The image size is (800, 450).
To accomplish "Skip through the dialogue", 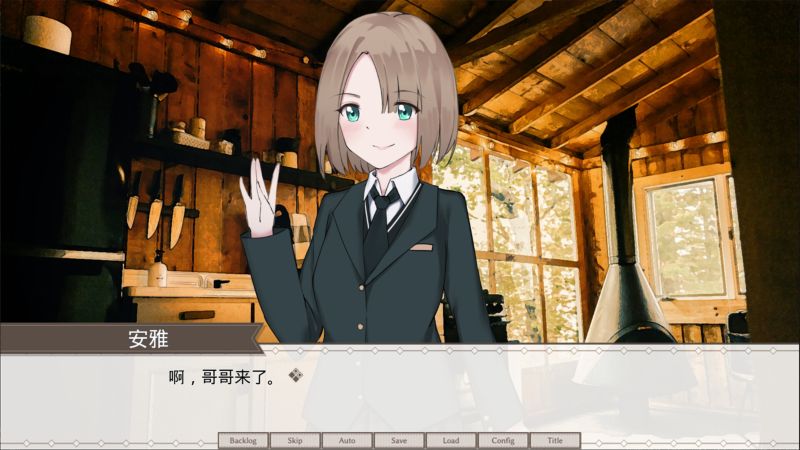I will tap(295, 440).
